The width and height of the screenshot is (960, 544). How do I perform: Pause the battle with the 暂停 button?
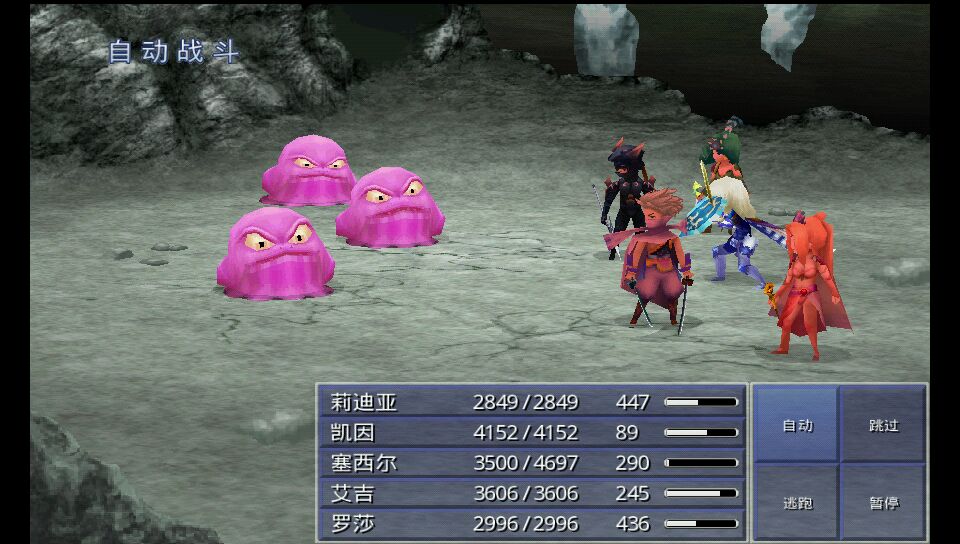(883, 502)
